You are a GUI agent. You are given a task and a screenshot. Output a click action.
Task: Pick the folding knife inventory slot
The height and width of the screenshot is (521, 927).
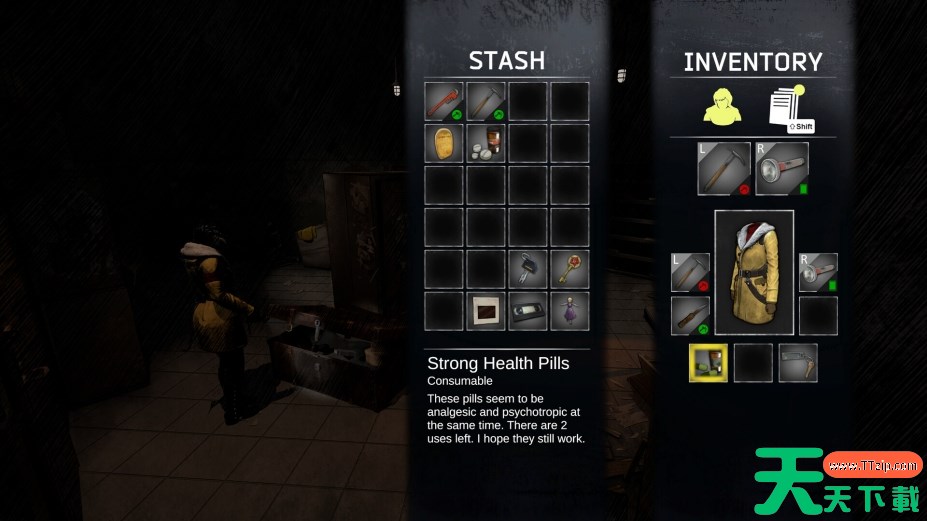point(798,363)
